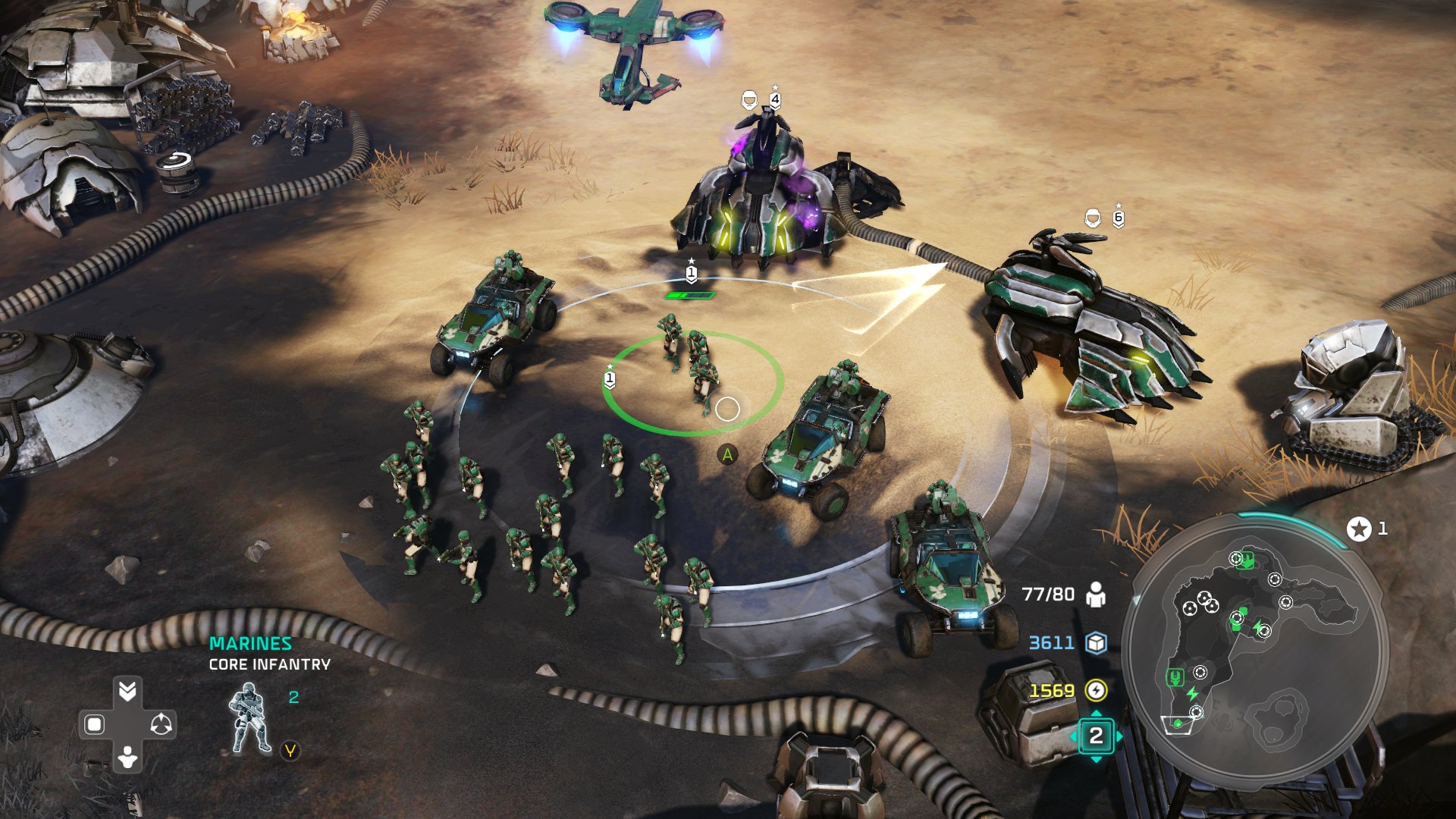Click the square icon on the d-pad panel

(x=94, y=724)
